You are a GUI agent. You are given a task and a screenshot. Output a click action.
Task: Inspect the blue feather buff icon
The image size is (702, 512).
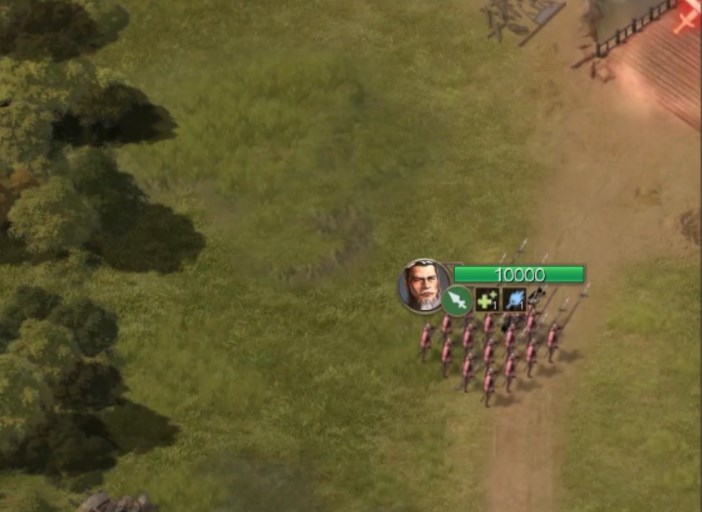tap(514, 299)
